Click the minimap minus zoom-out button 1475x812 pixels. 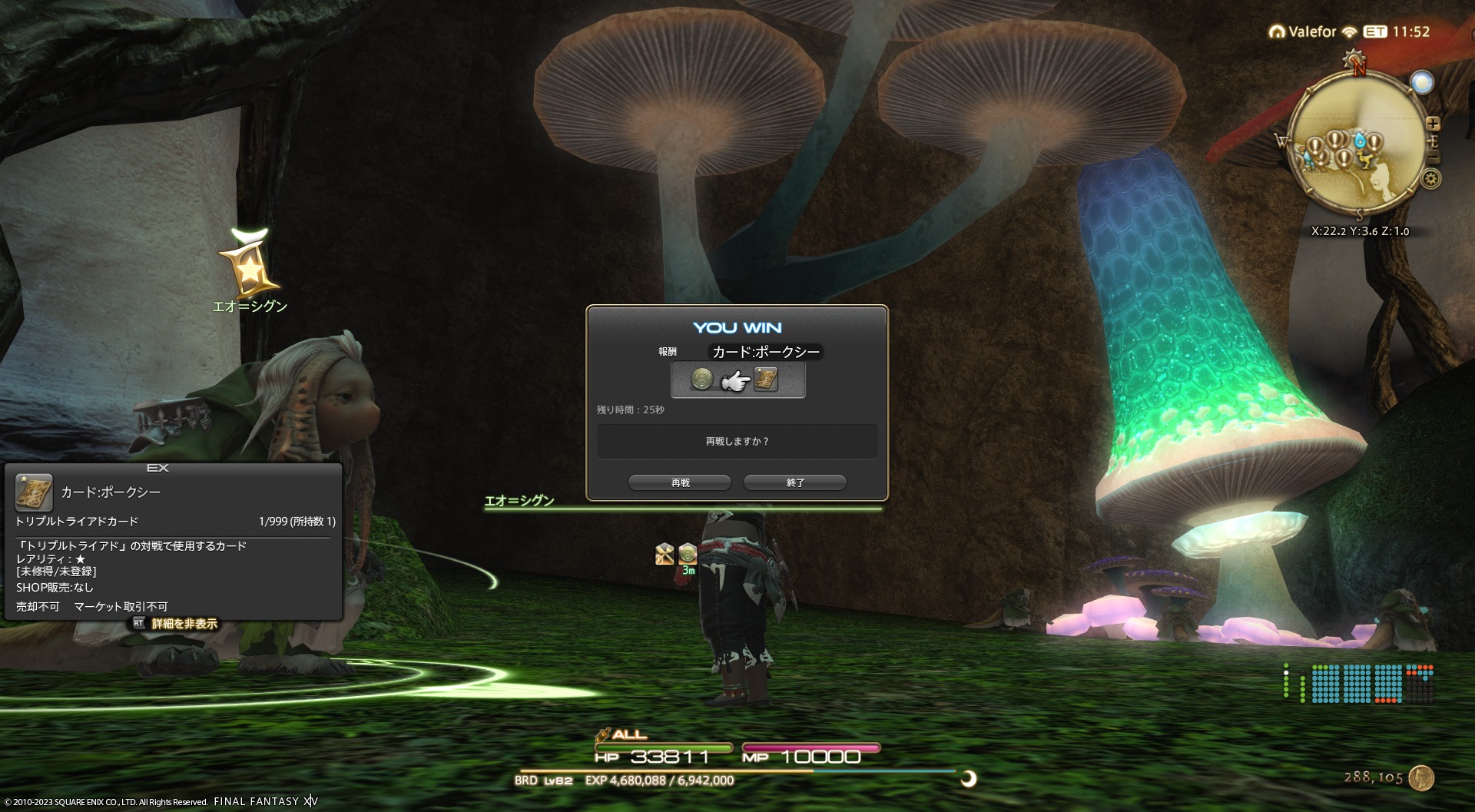[1433, 158]
